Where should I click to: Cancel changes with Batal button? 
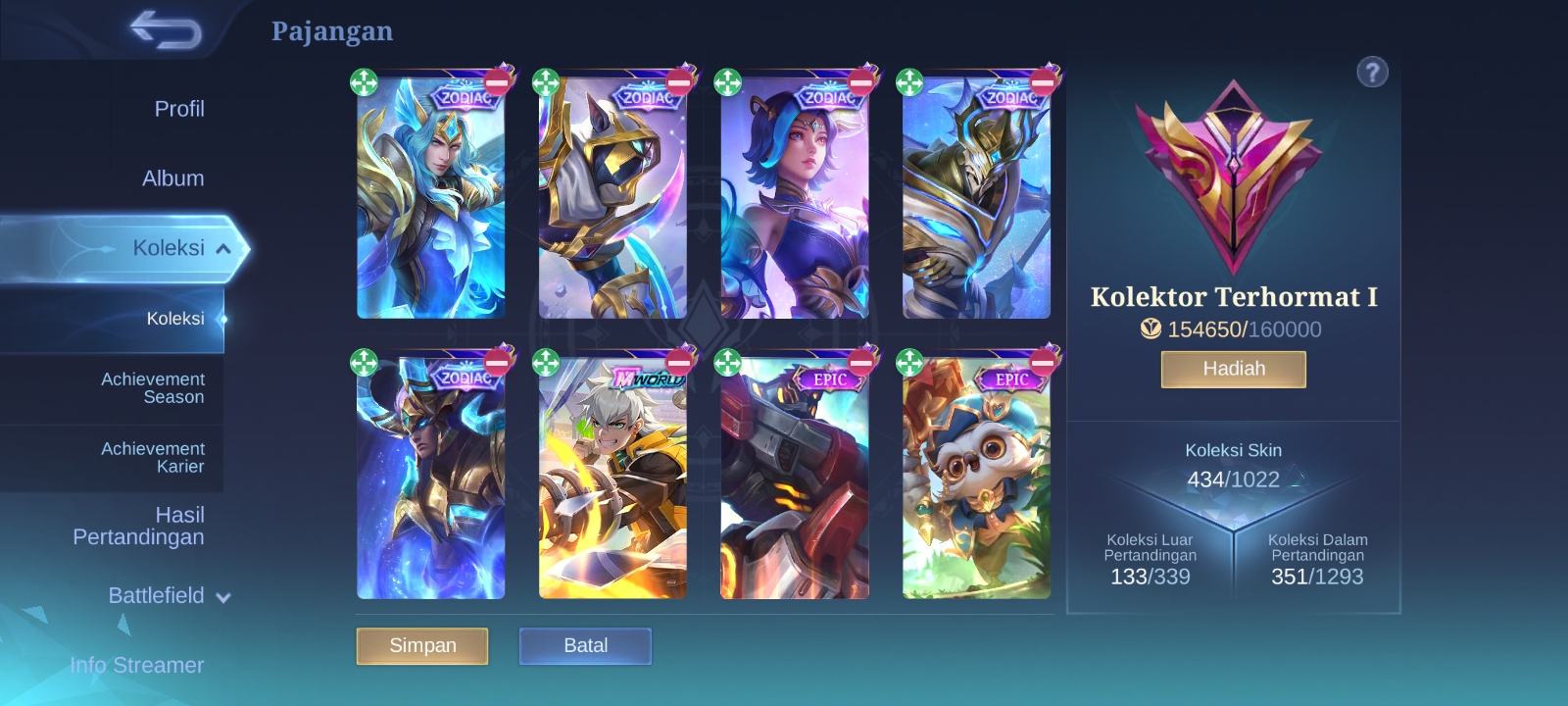585,646
